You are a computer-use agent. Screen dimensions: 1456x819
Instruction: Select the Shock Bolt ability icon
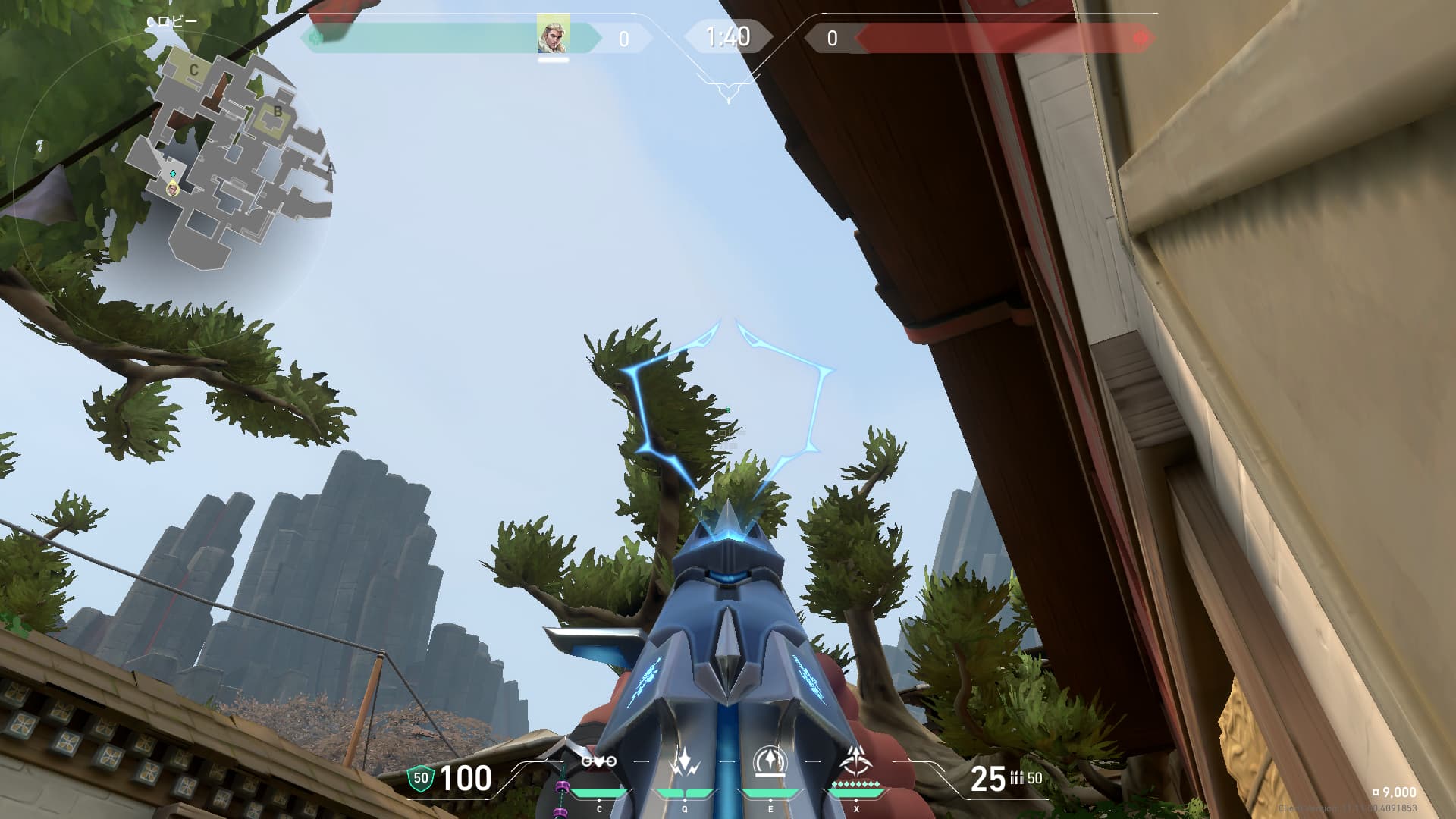coord(685,762)
